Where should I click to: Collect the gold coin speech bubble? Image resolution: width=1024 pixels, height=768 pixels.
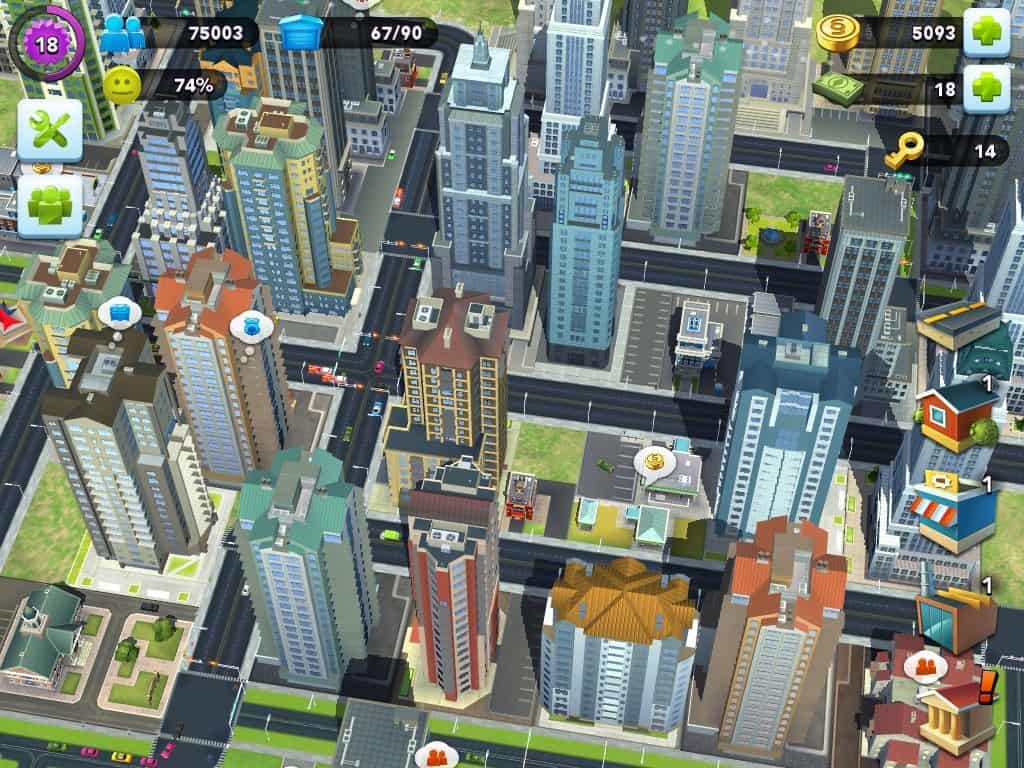click(x=655, y=462)
